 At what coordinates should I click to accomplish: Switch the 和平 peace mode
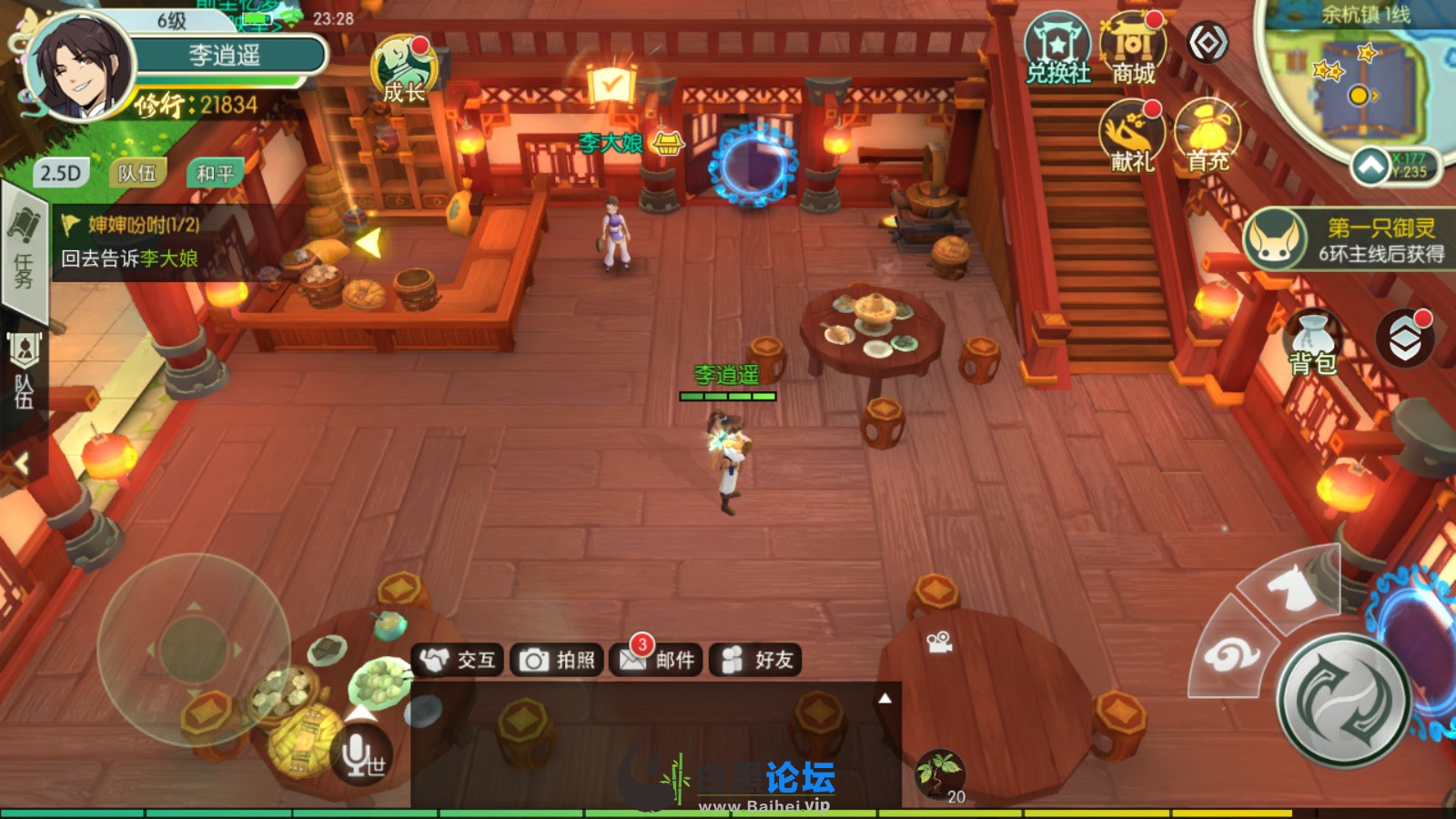click(x=215, y=173)
